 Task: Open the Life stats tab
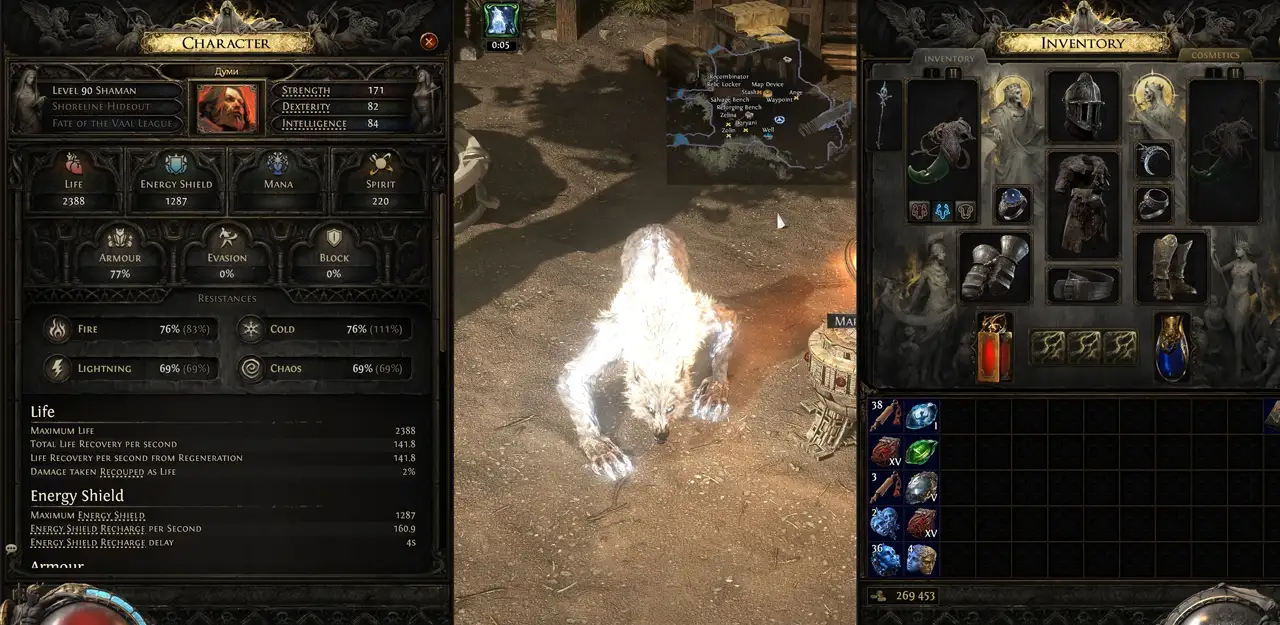coord(74,179)
